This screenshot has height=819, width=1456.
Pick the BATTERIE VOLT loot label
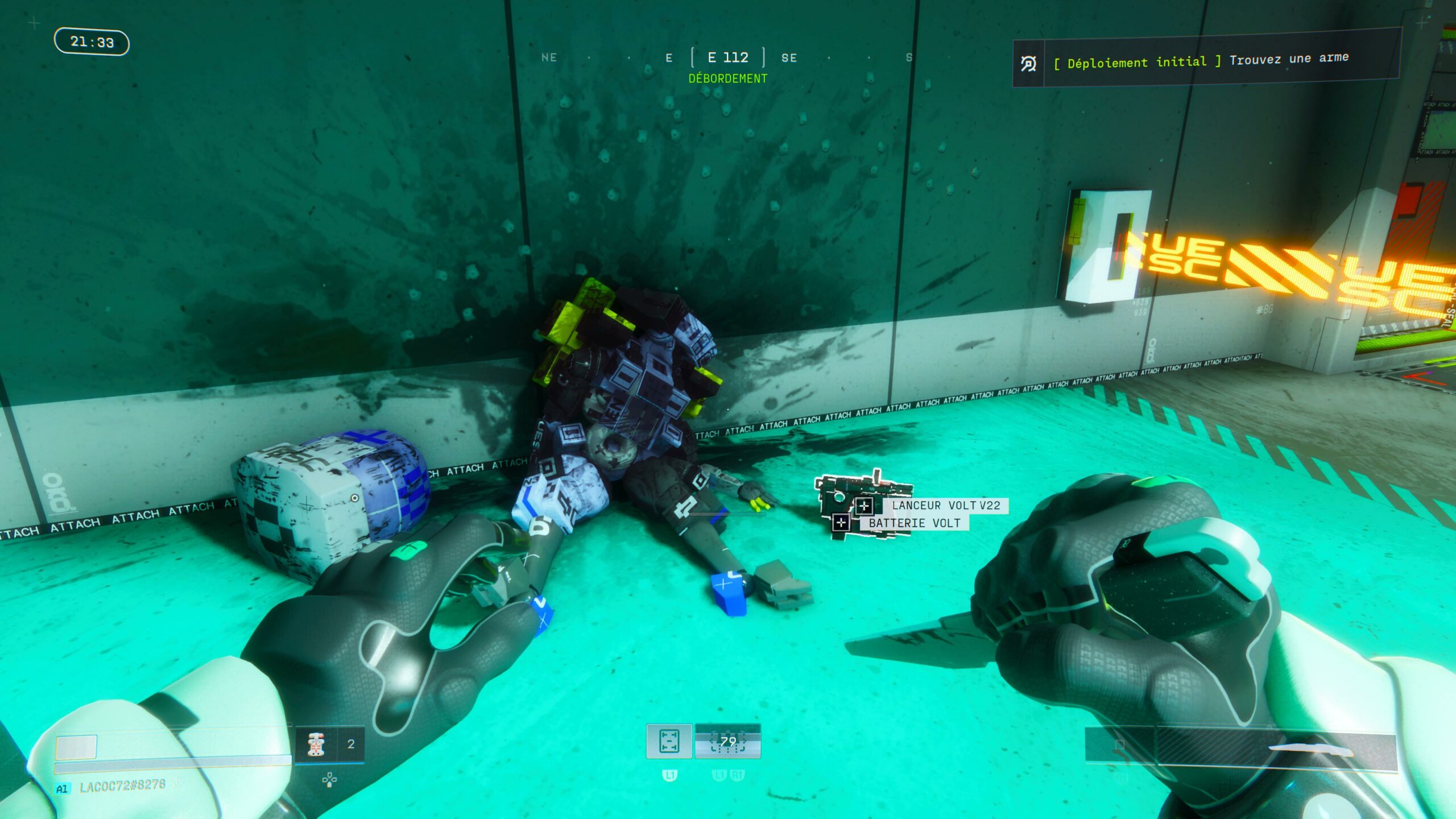coord(914,523)
